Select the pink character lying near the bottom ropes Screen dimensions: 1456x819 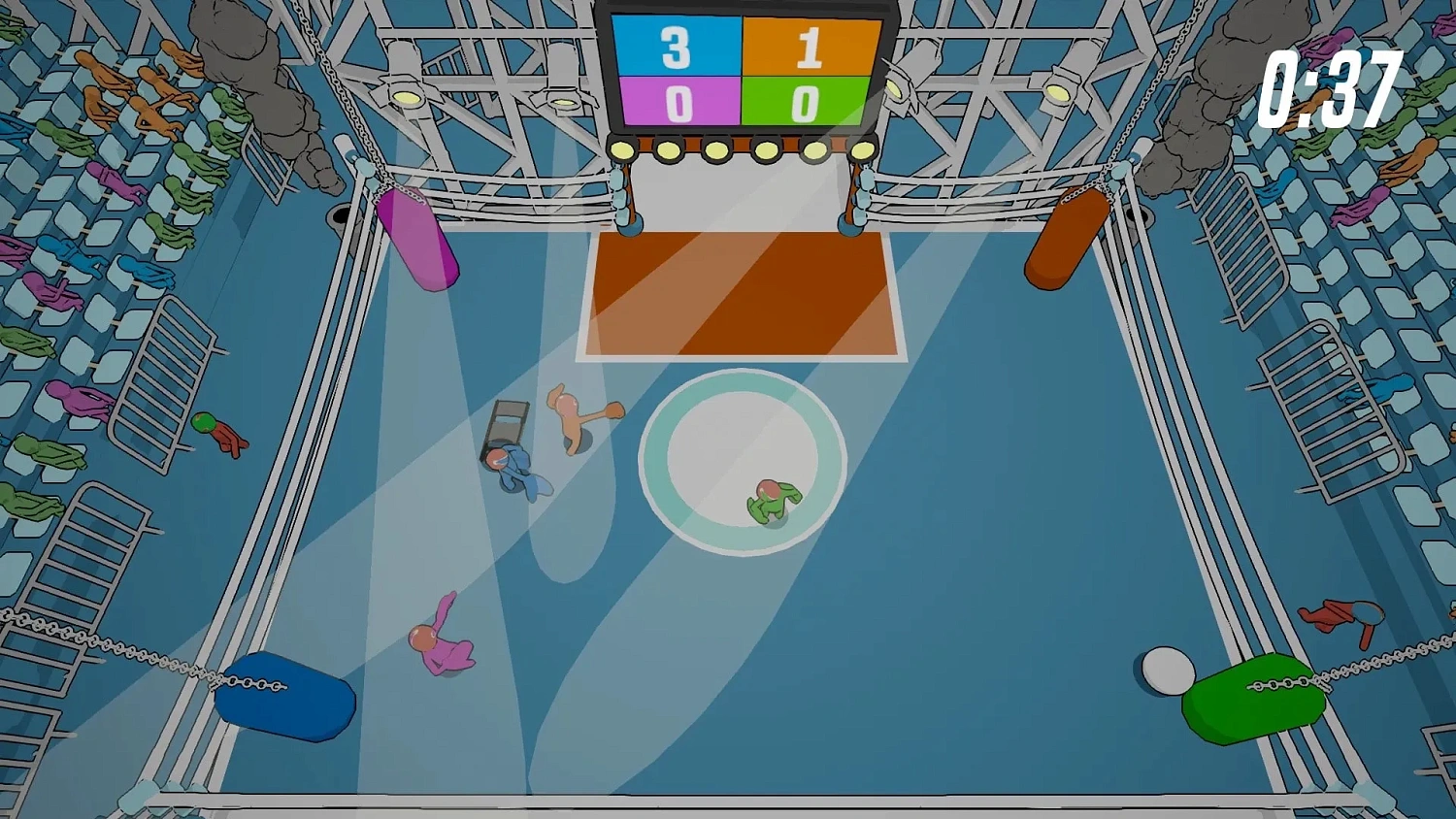(444, 645)
